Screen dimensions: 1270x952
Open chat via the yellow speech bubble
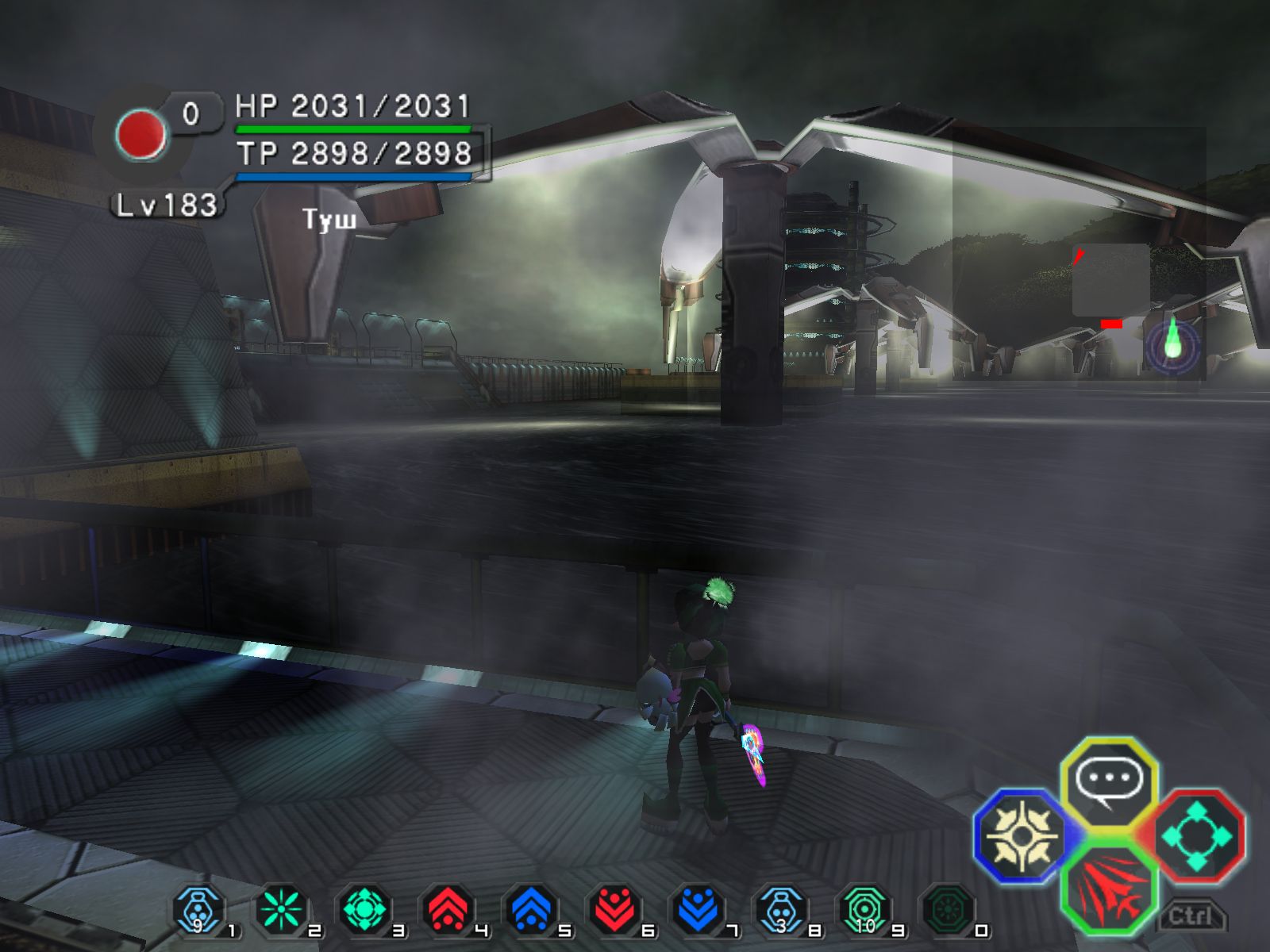[x=1109, y=781]
